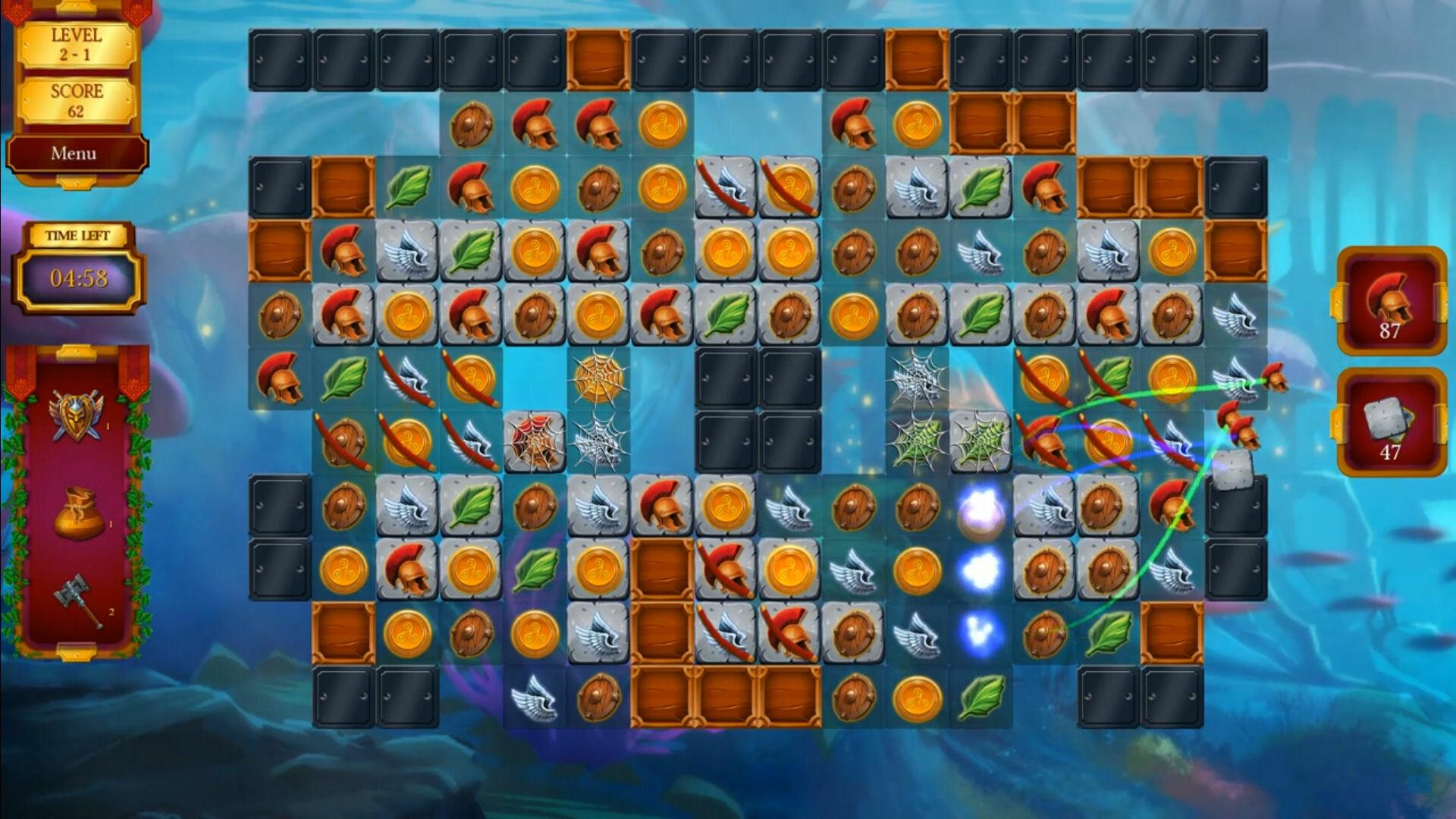Open the Menu button
The image size is (1456, 819).
pyautogui.click(x=74, y=154)
